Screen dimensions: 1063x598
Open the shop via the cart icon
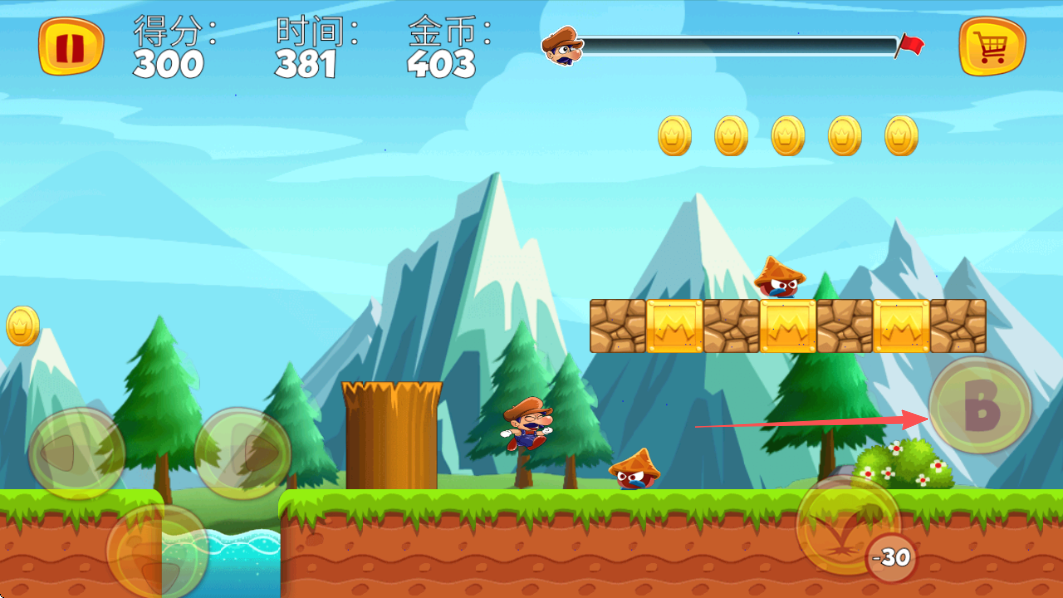tap(992, 47)
